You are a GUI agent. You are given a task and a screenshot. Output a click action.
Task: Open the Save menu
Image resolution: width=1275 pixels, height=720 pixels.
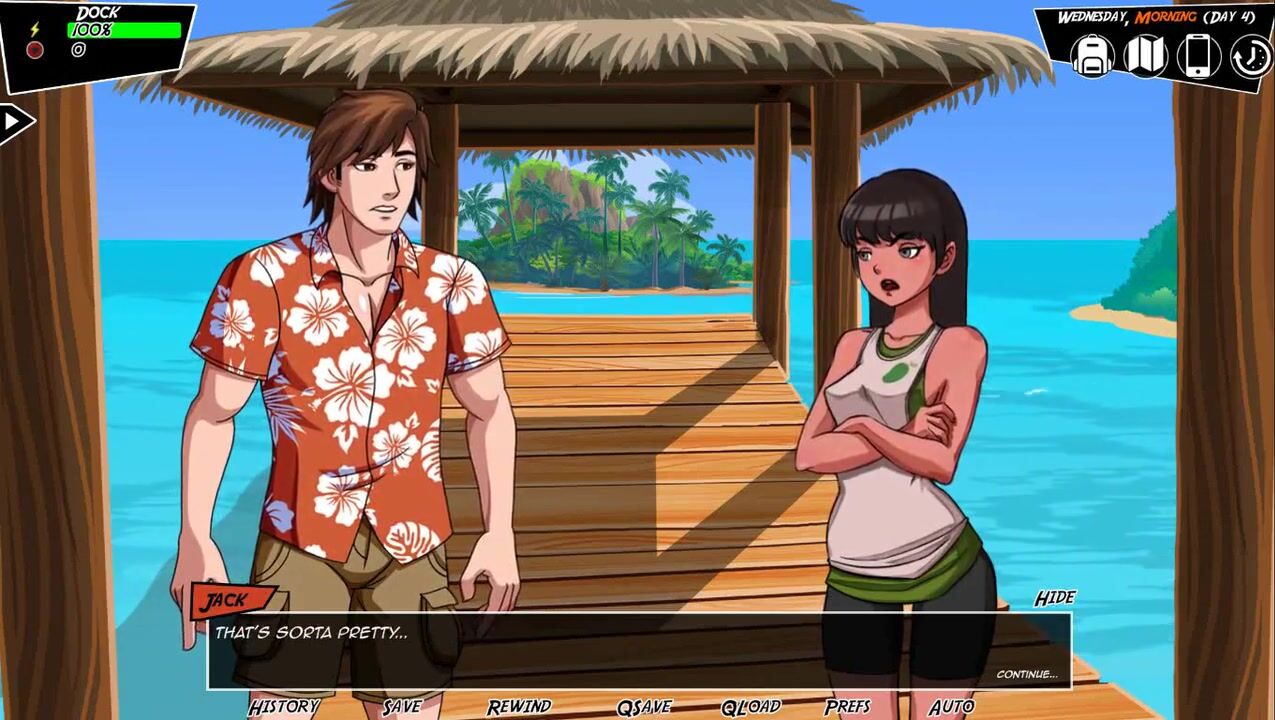tap(402, 707)
